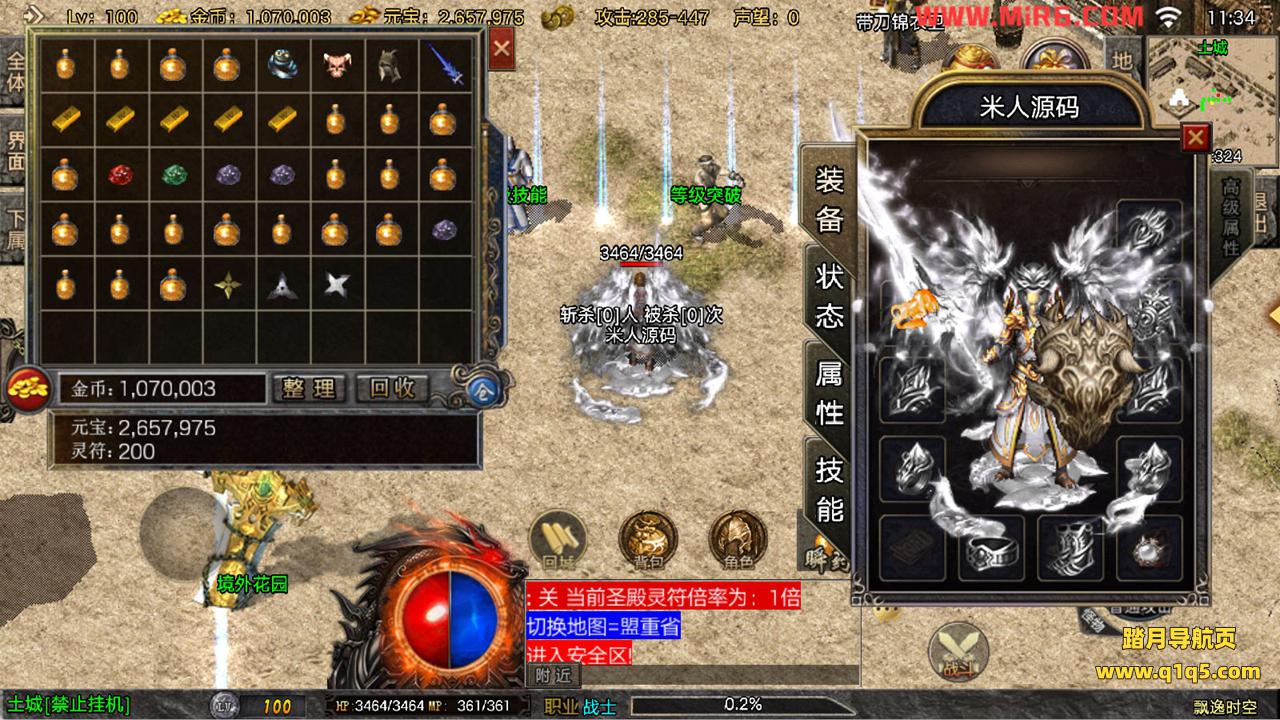This screenshot has height=720, width=1280.
Task: Select the blue sword in the bag
Action: [x=444, y=65]
